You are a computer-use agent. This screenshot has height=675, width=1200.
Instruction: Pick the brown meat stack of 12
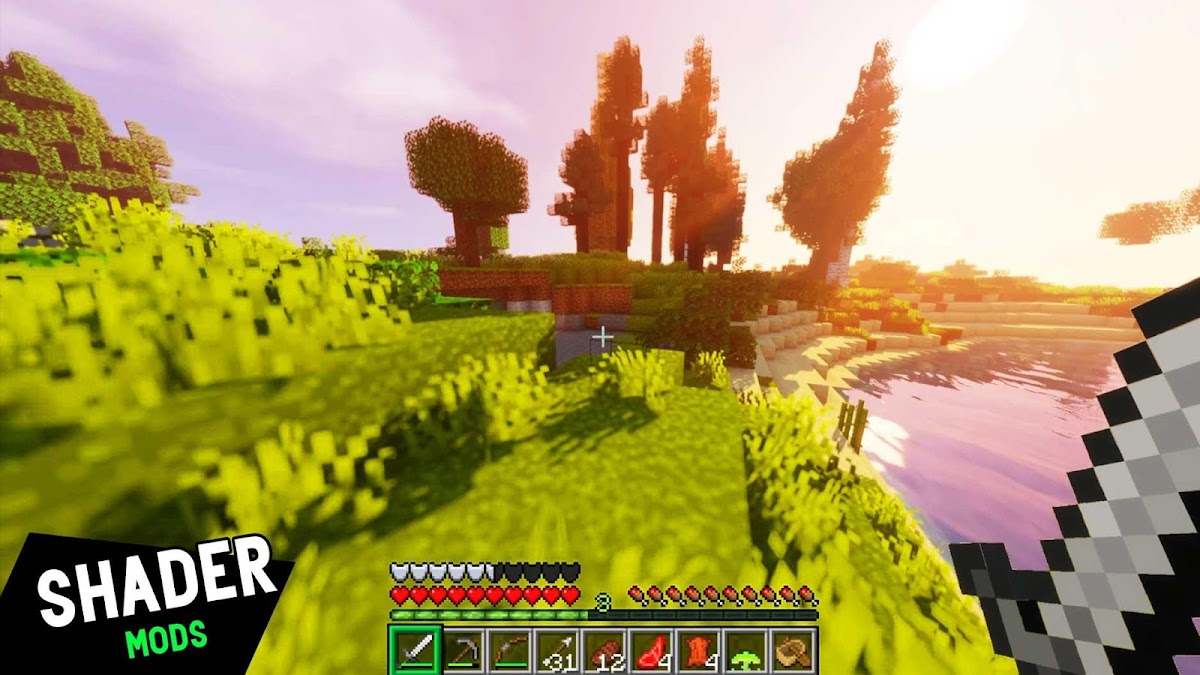[x=604, y=651]
